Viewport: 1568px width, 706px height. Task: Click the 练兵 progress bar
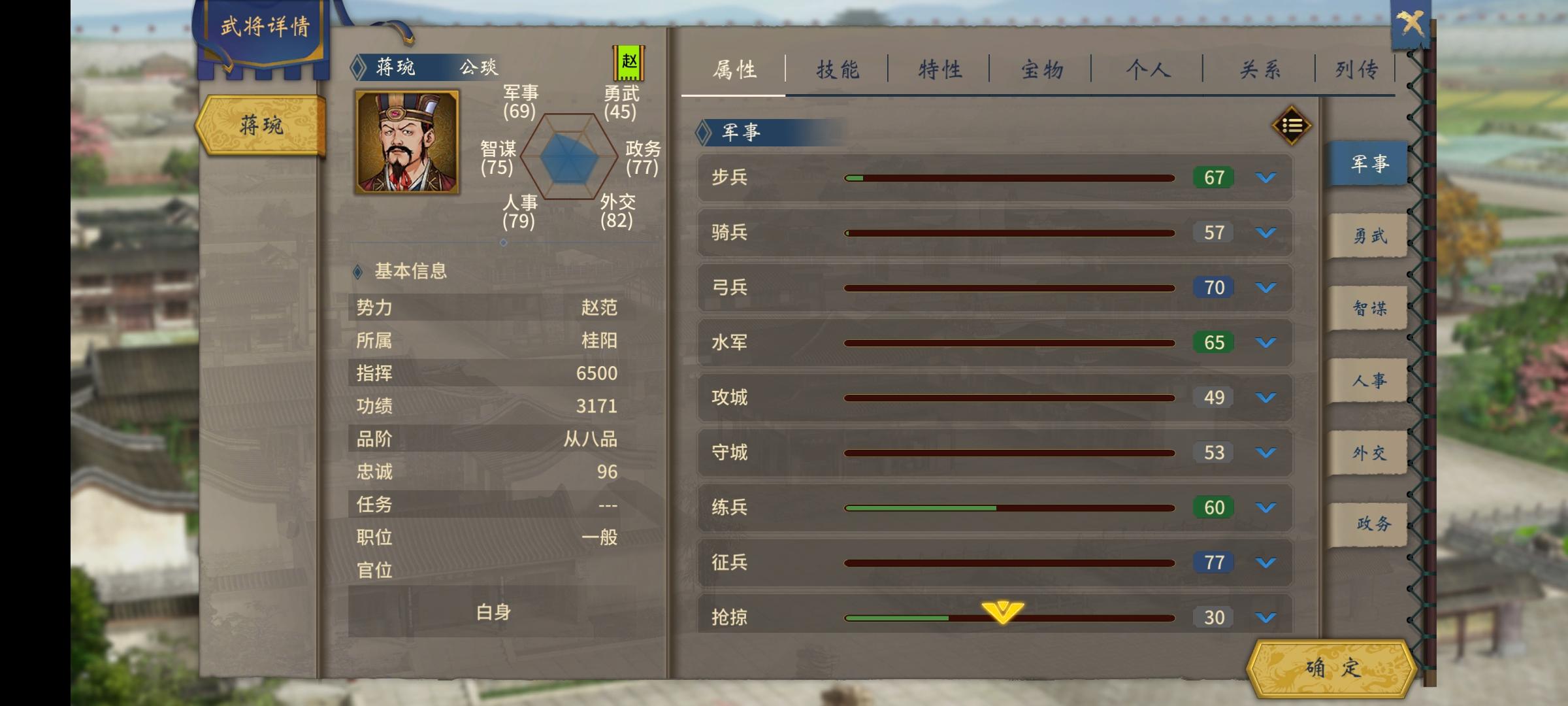coord(1009,507)
